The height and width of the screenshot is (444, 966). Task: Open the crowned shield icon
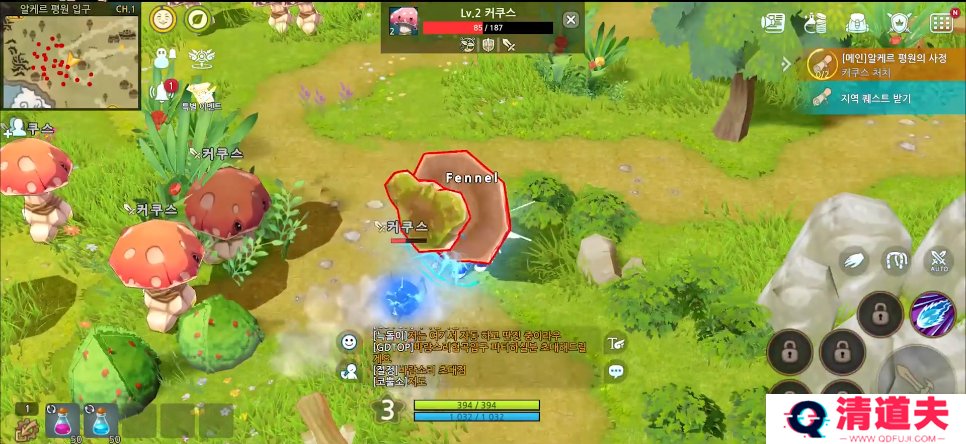click(898, 22)
